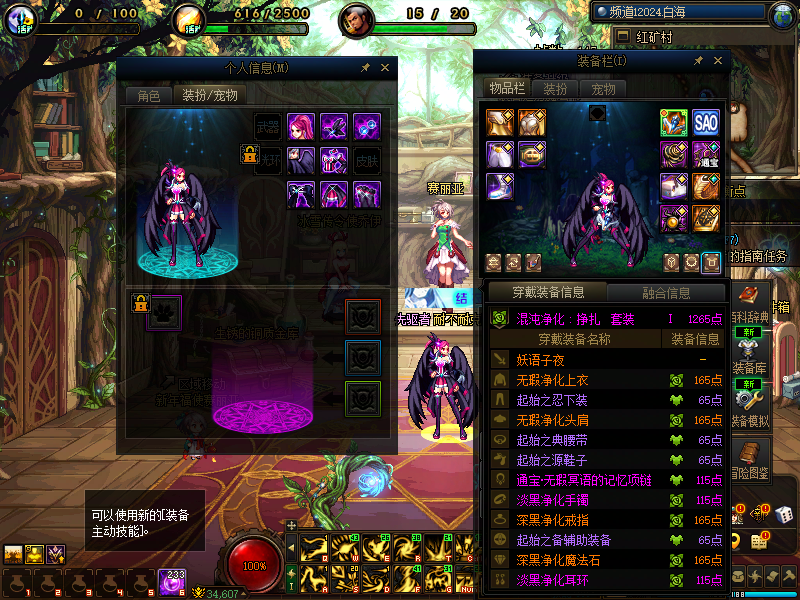Viewport: 800px width, 600px height.
Task: Pin the 装备栏 window
Action: [x=698, y=61]
